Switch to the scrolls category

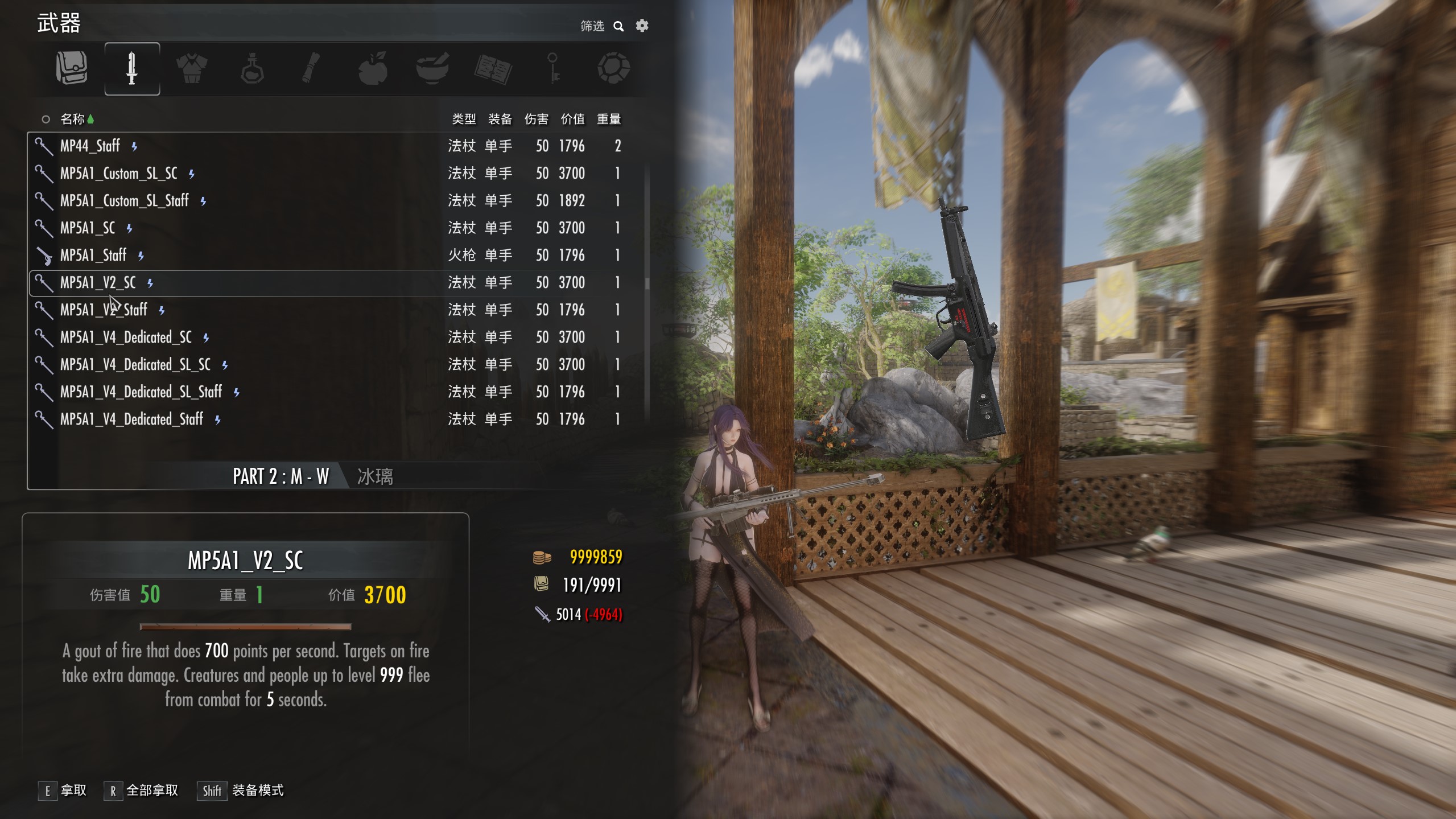tap(312, 68)
